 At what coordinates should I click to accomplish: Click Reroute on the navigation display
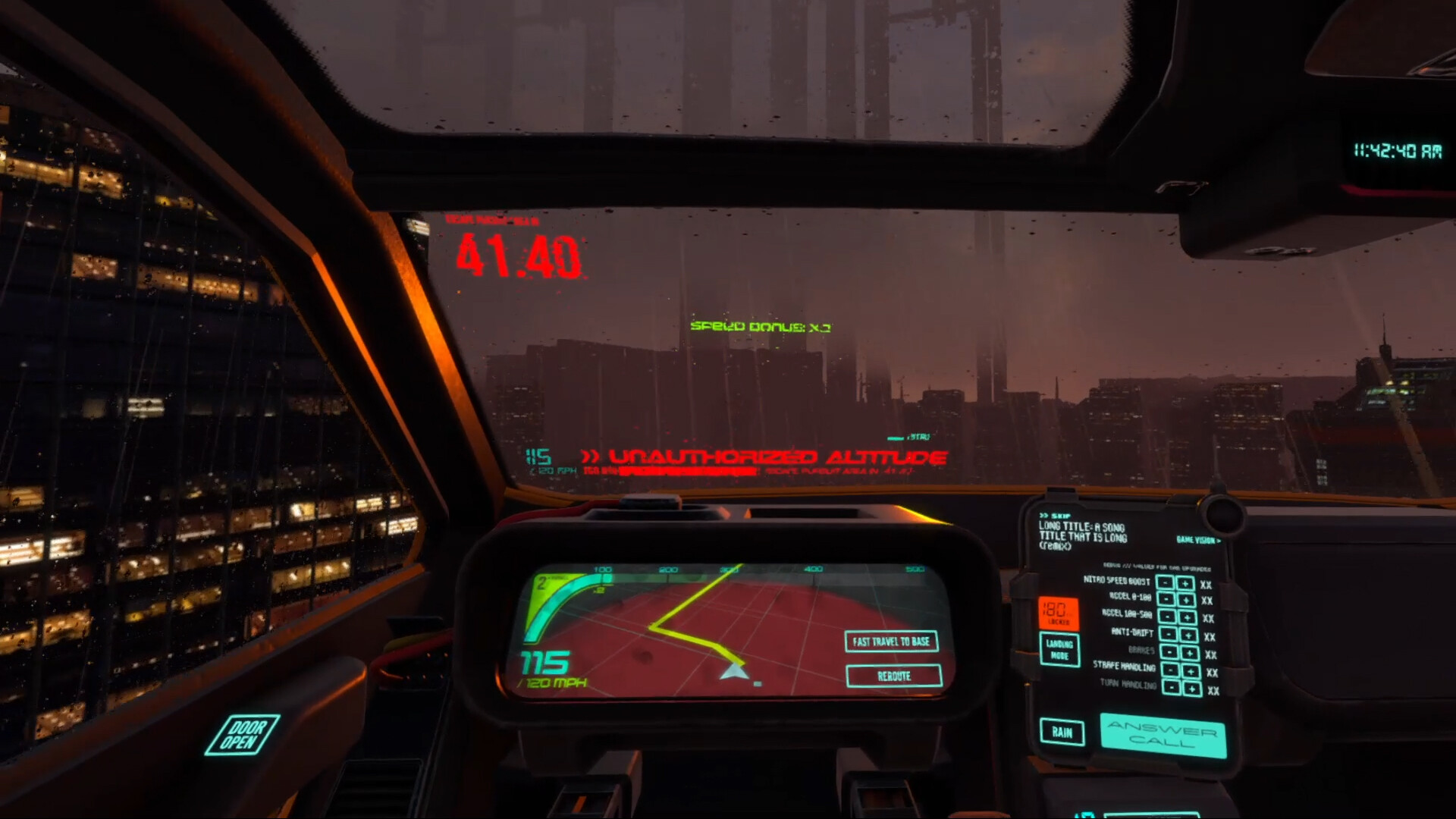coord(893,676)
